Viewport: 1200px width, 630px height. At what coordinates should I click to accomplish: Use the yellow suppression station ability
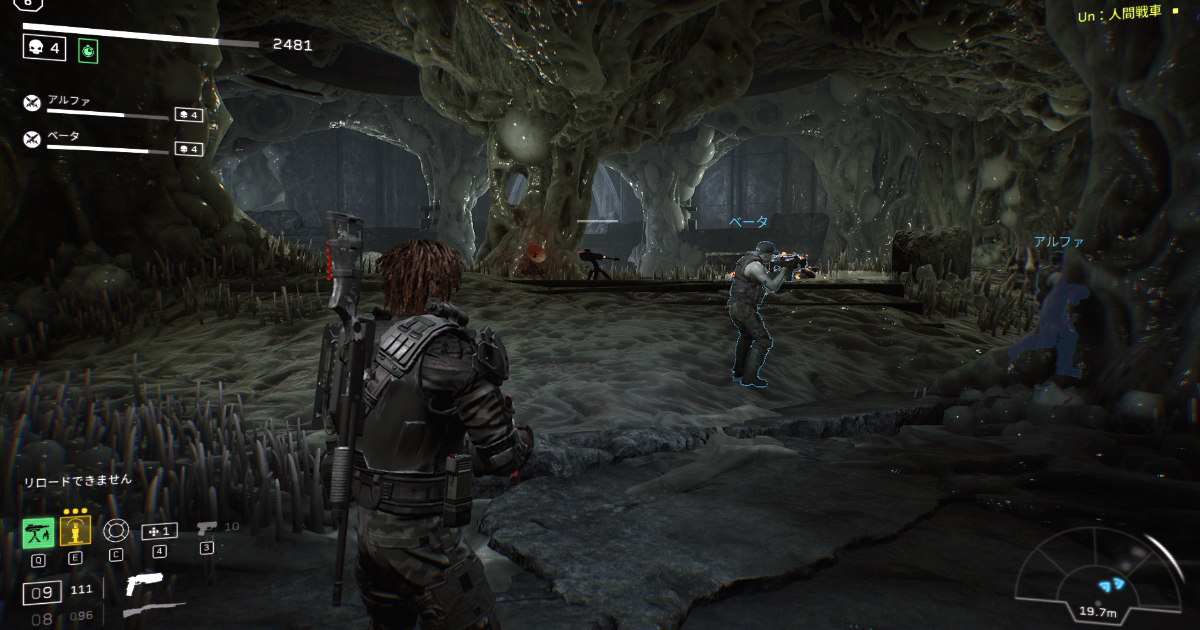point(75,530)
